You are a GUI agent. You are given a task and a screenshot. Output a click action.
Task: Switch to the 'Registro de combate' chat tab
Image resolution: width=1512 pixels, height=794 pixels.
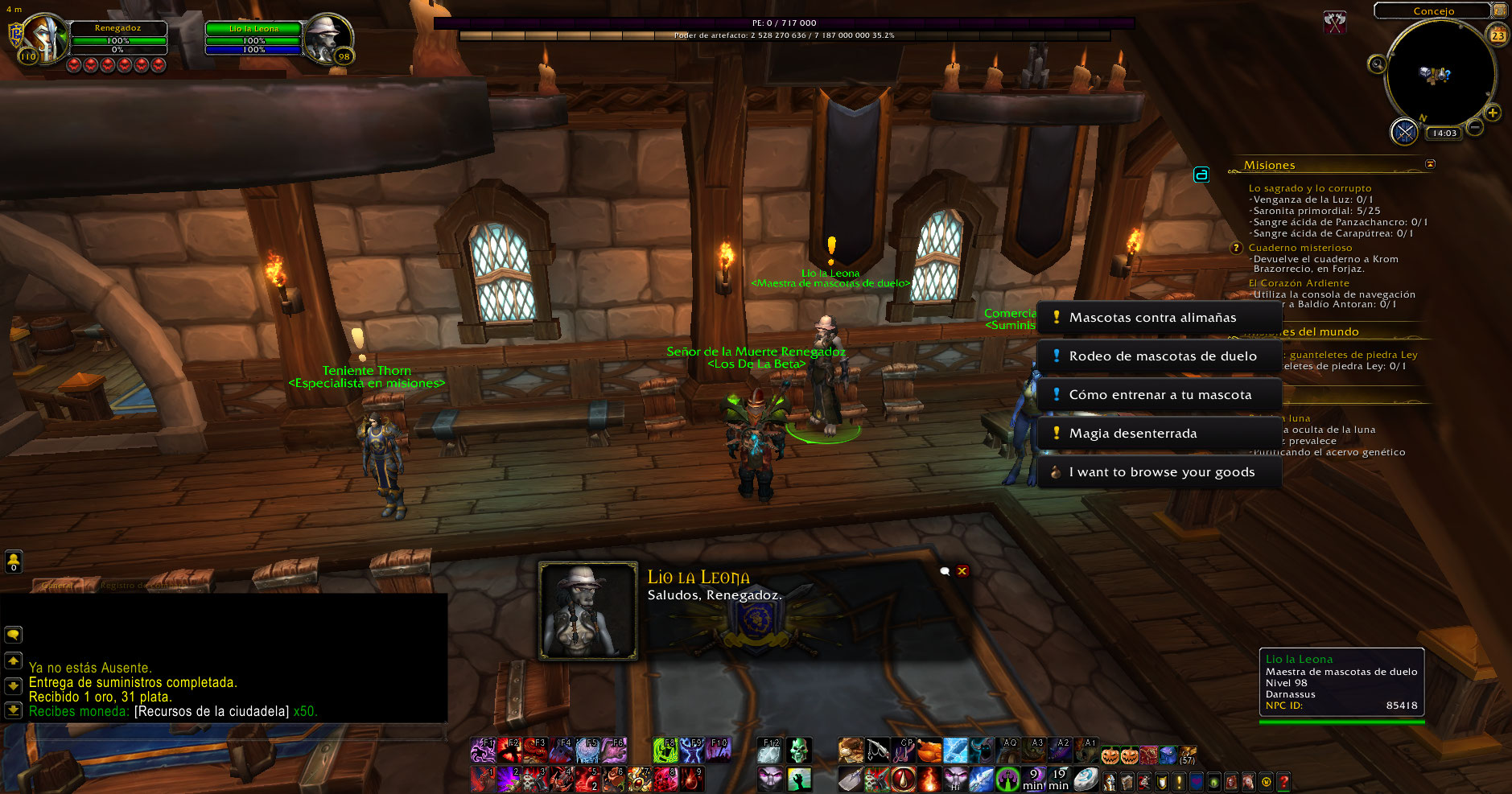[x=129, y=586]
